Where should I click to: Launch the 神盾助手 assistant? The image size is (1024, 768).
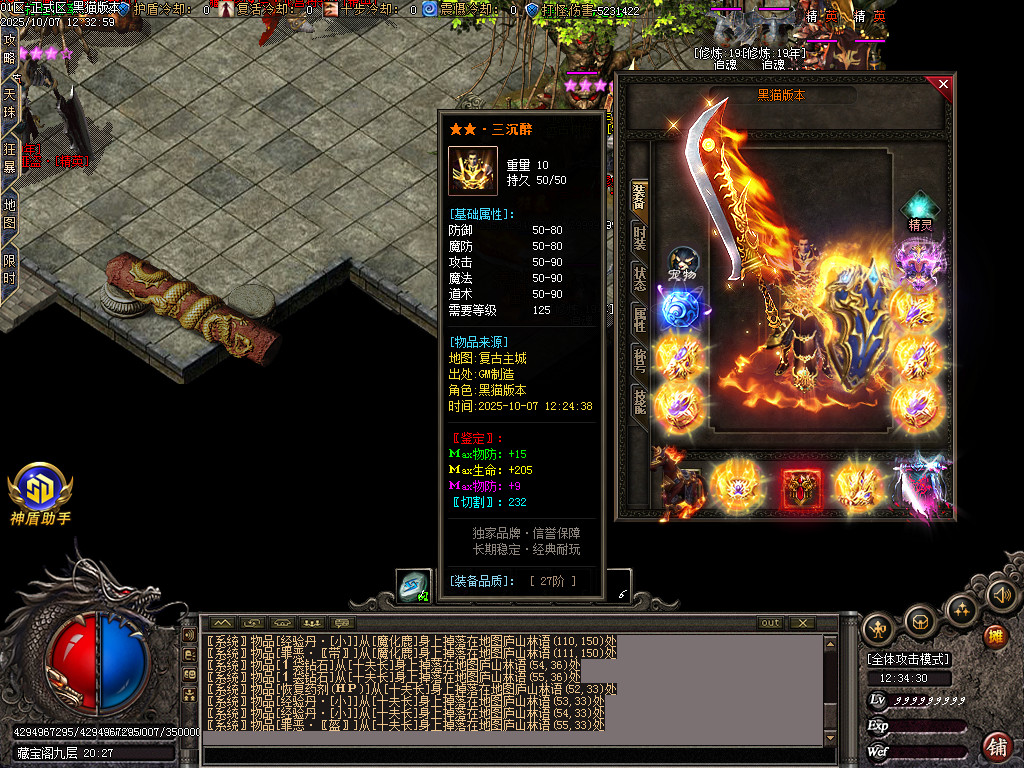(x=40, y=492)
